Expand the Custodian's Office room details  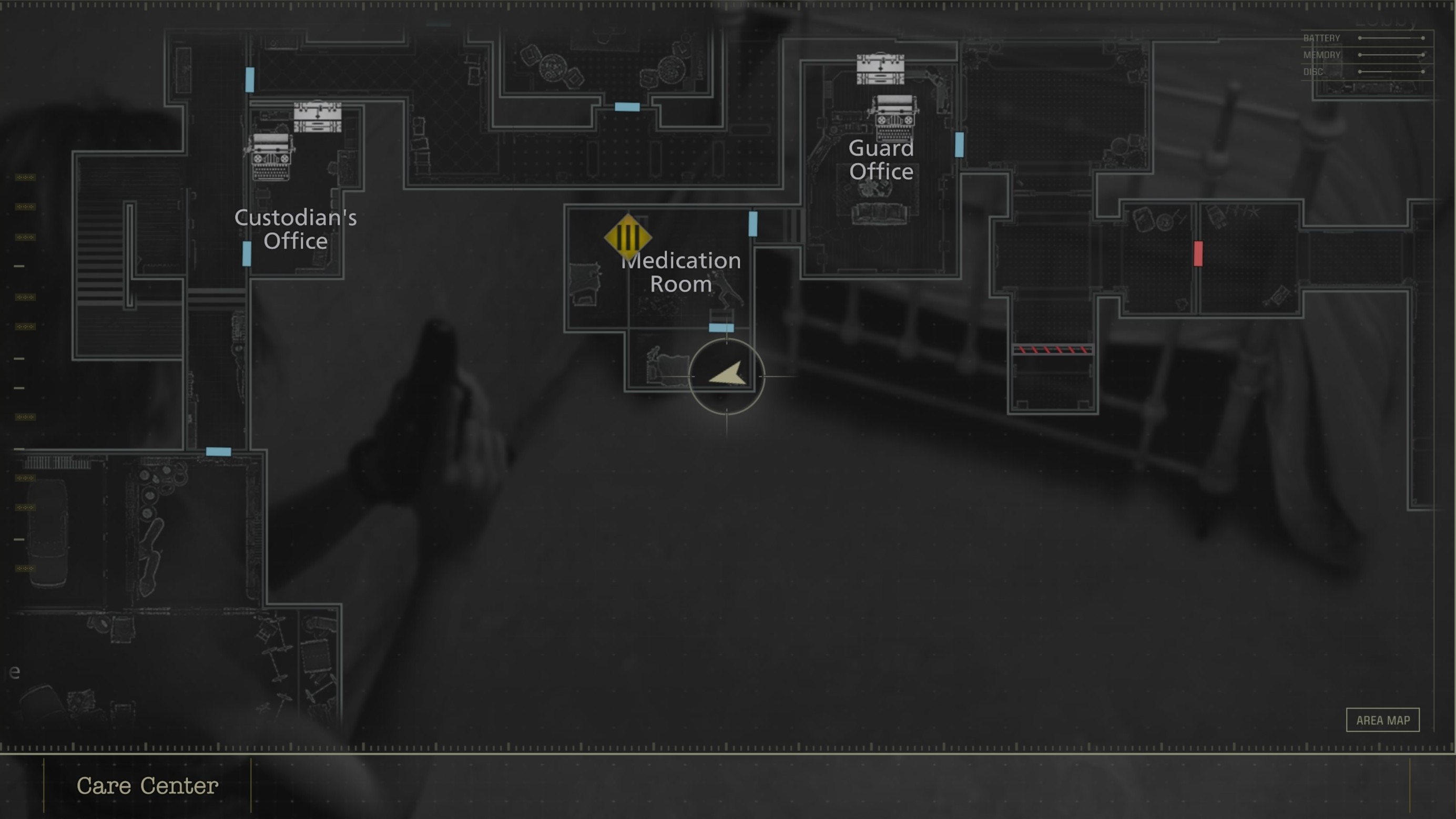tap(296, 230)
